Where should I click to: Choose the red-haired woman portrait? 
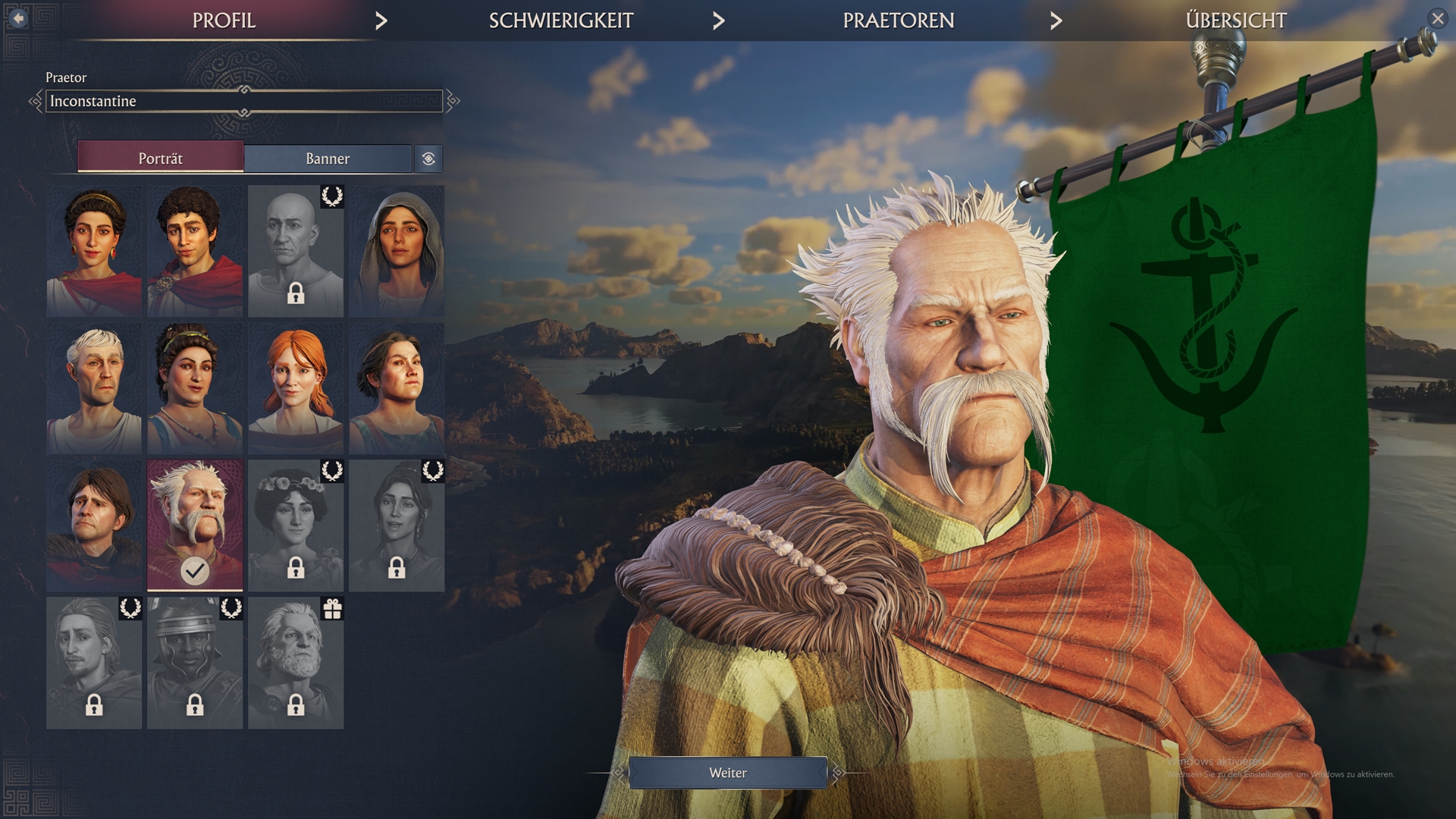296,388
